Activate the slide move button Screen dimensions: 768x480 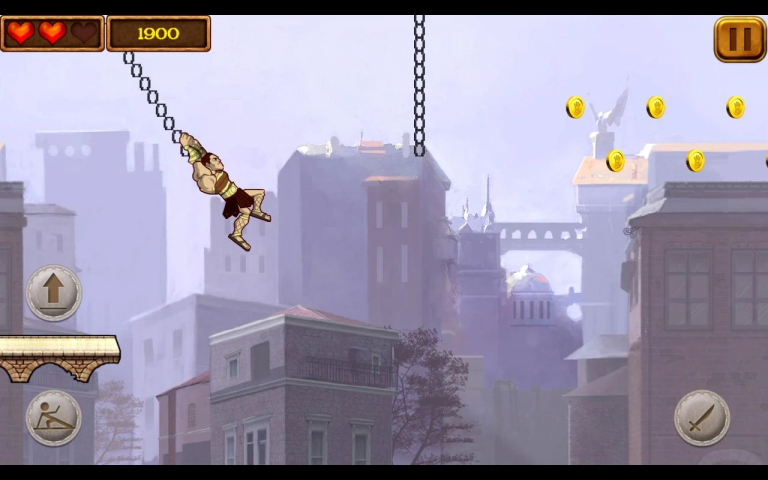tap(54, 417)
